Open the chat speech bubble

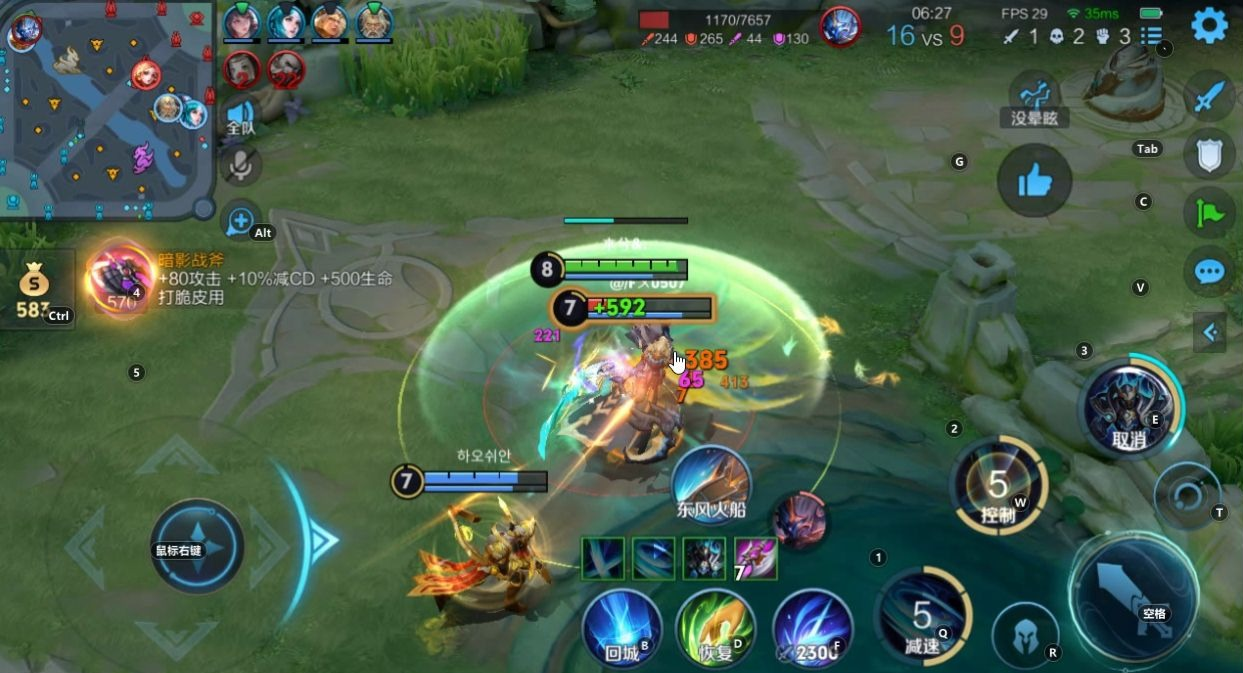point(1210,271)
